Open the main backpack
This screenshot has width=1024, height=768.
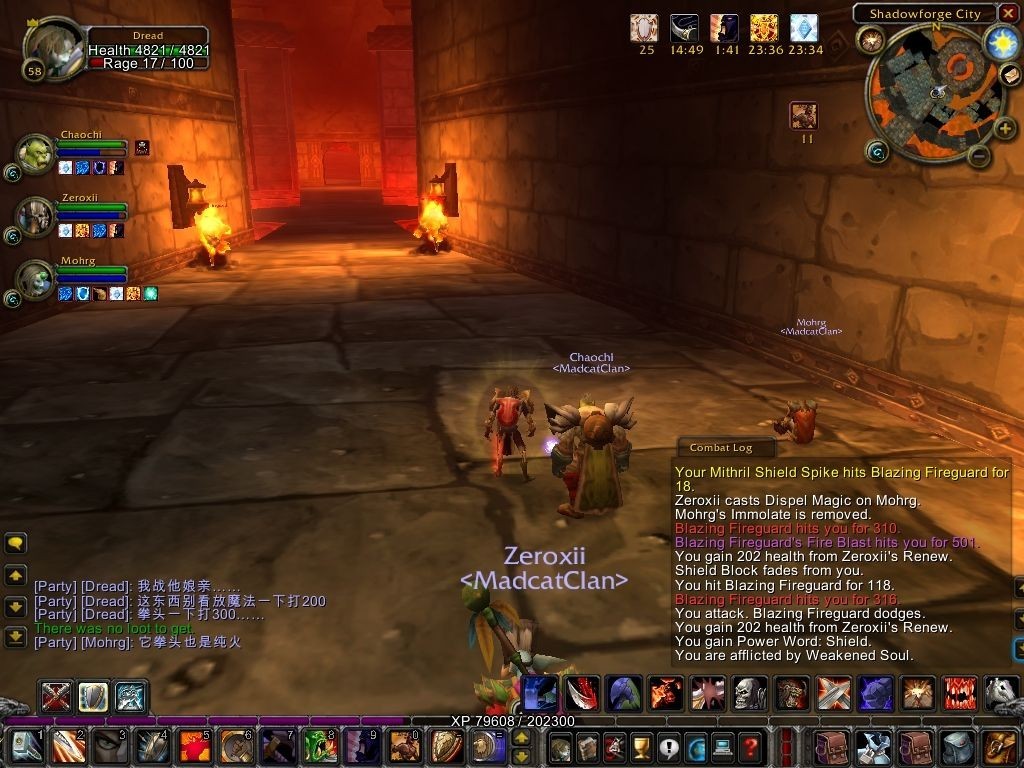click(x=999, y=746)
